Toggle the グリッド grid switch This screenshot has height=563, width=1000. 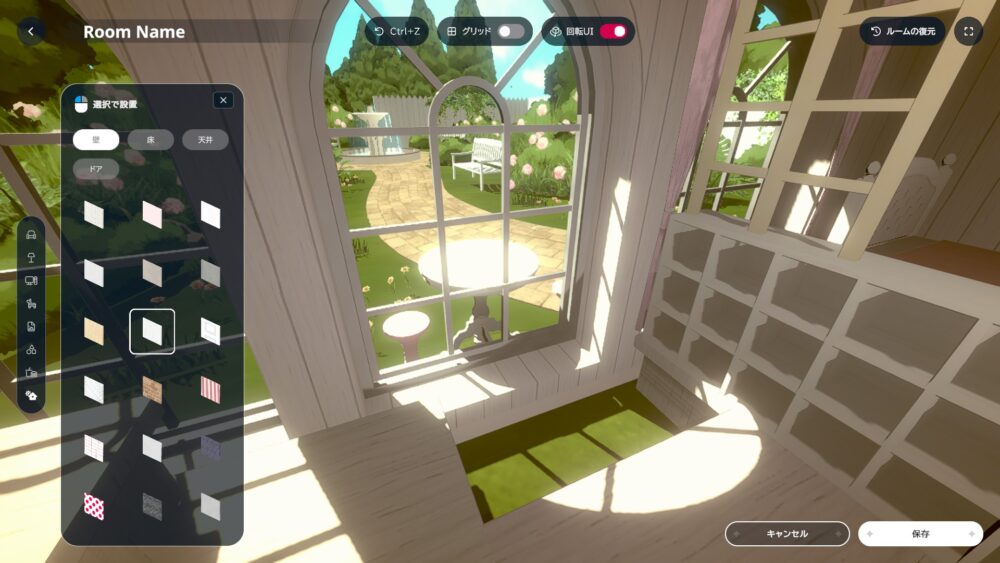point(511,31)
